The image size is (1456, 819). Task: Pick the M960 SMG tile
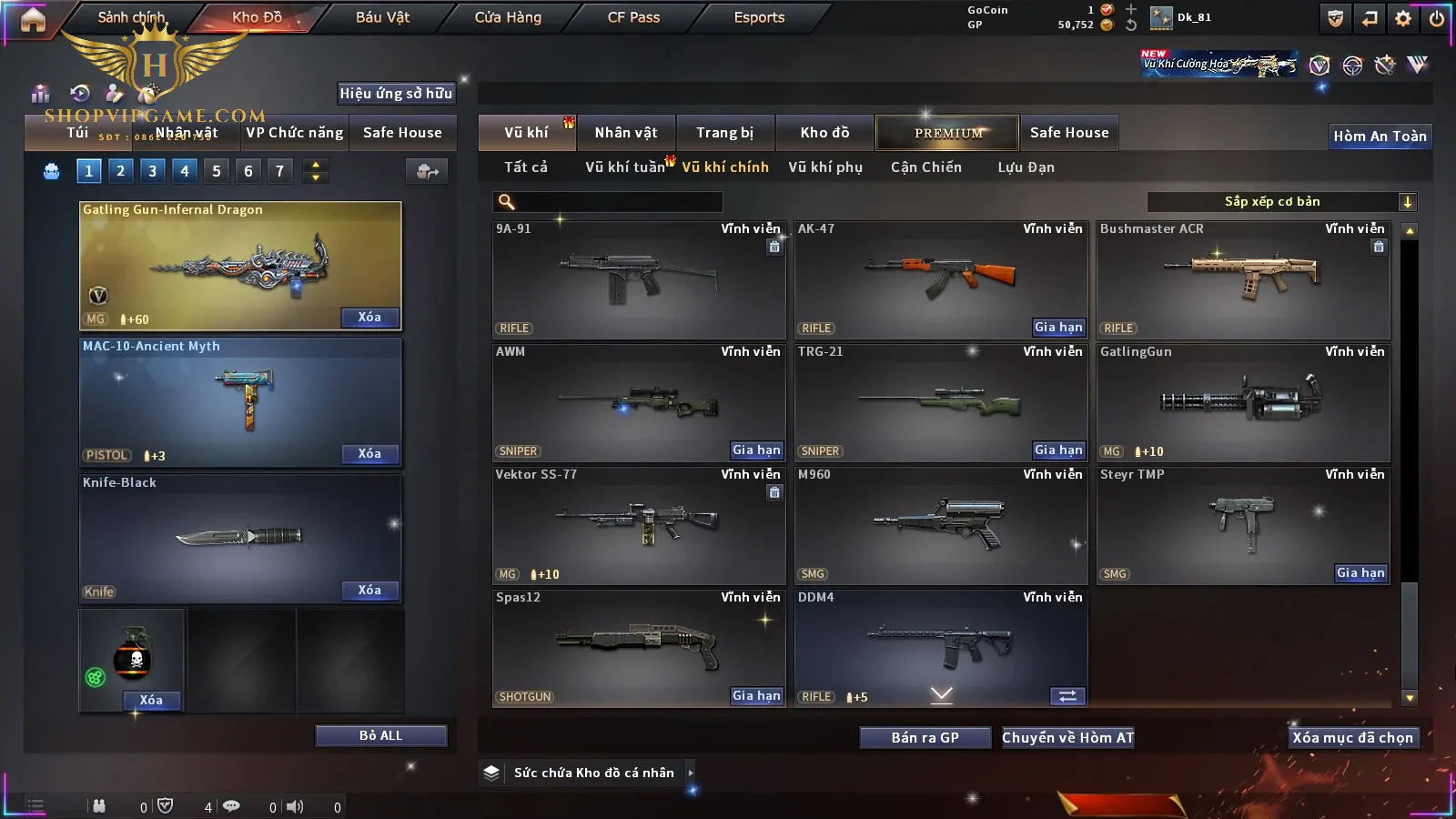click(939, 522)
